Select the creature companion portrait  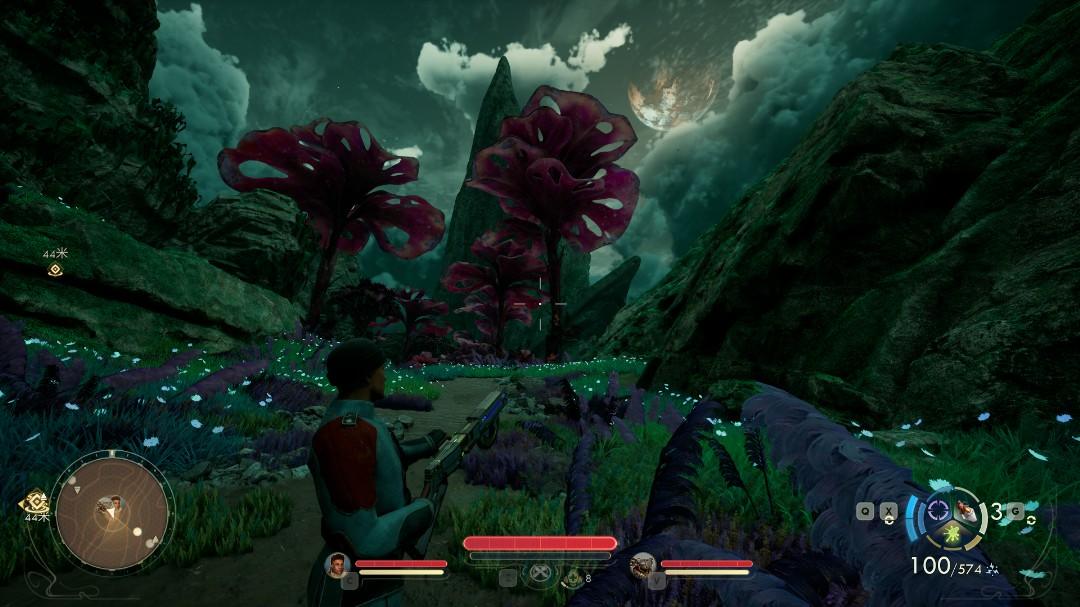click(642, 565)
